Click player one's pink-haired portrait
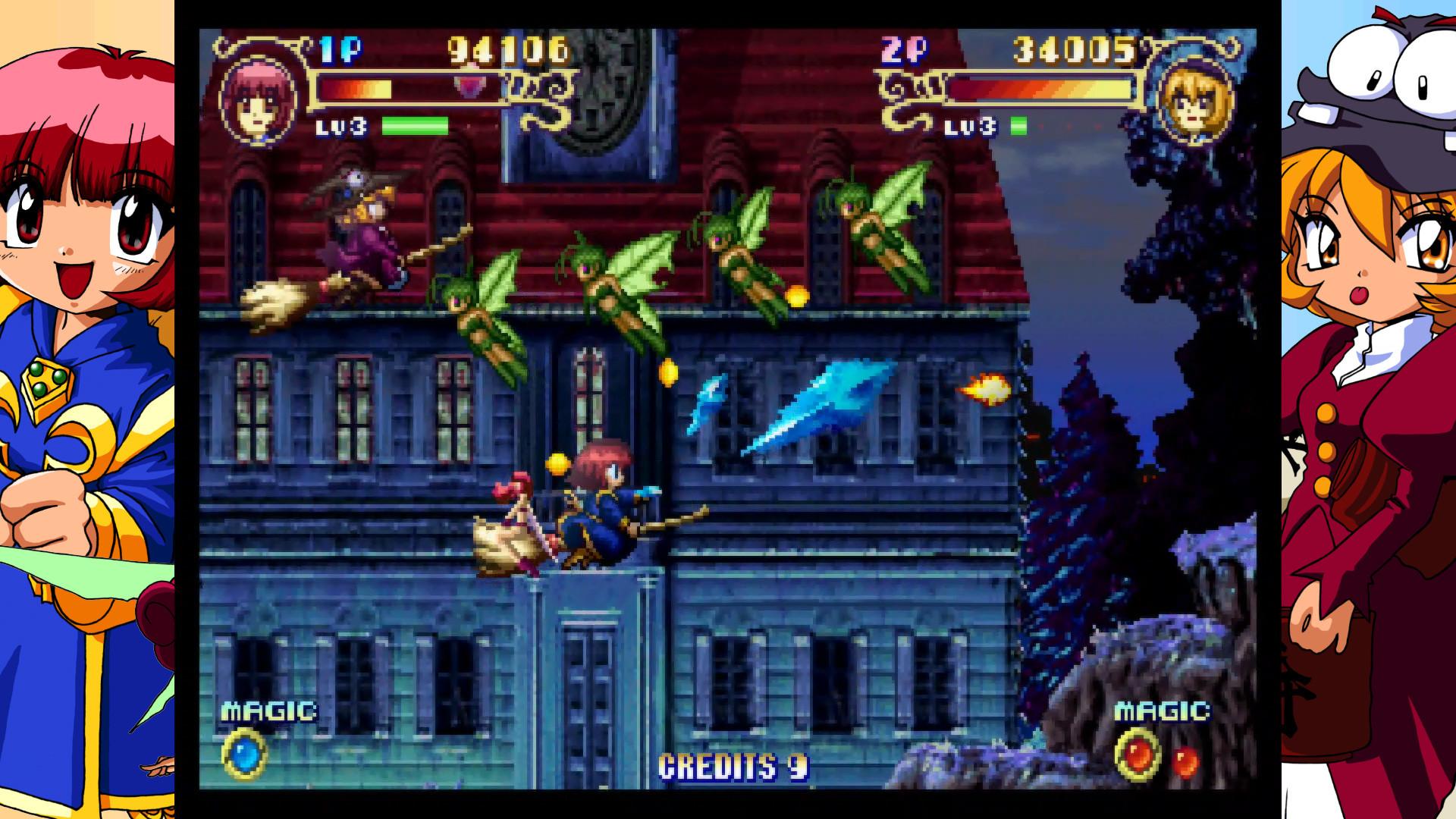The width and height of the screenshot is (1456, 819). tap(260, 99)
